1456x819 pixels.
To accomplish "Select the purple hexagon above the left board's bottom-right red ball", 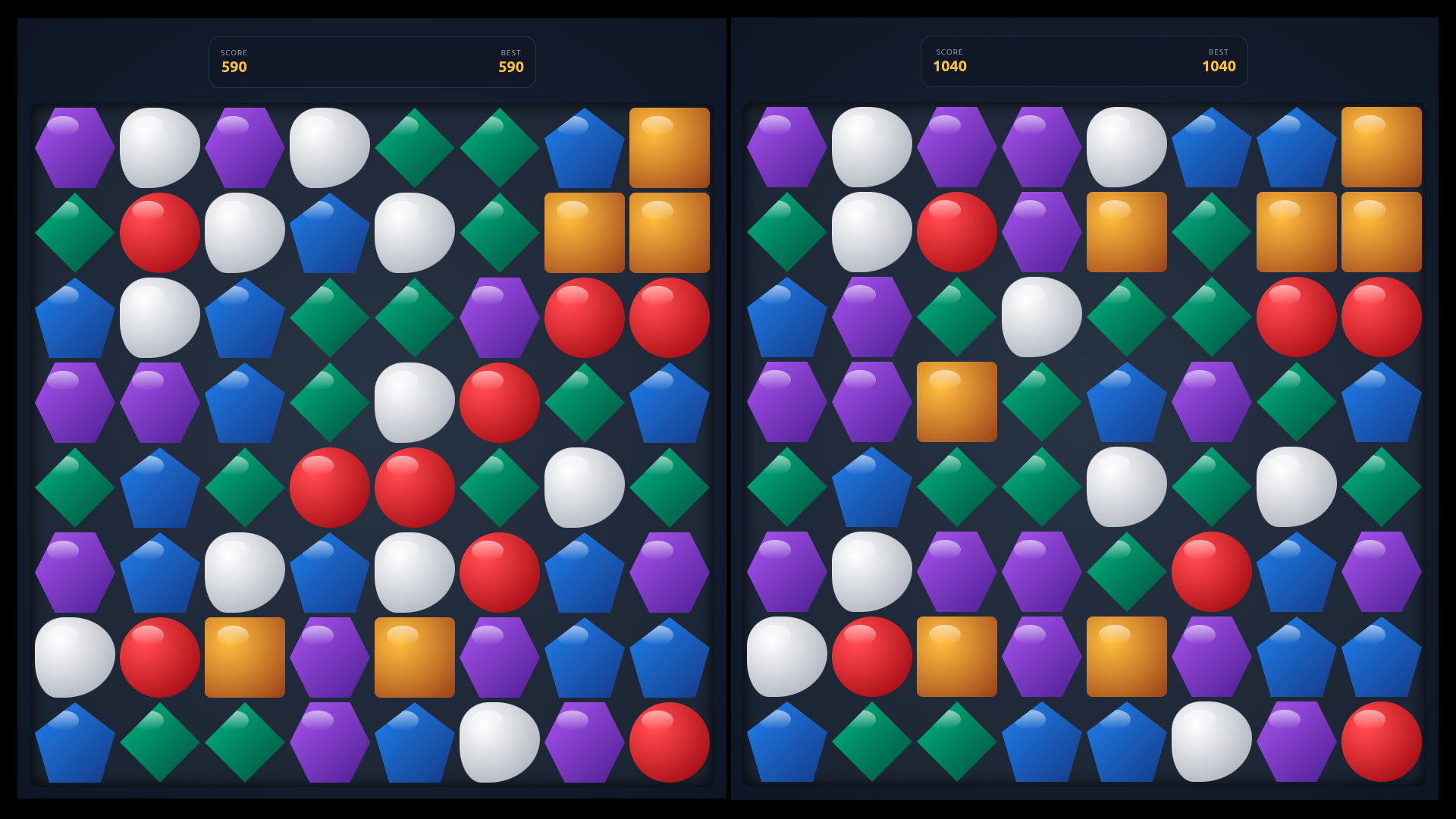I will [x=669, y=573].
